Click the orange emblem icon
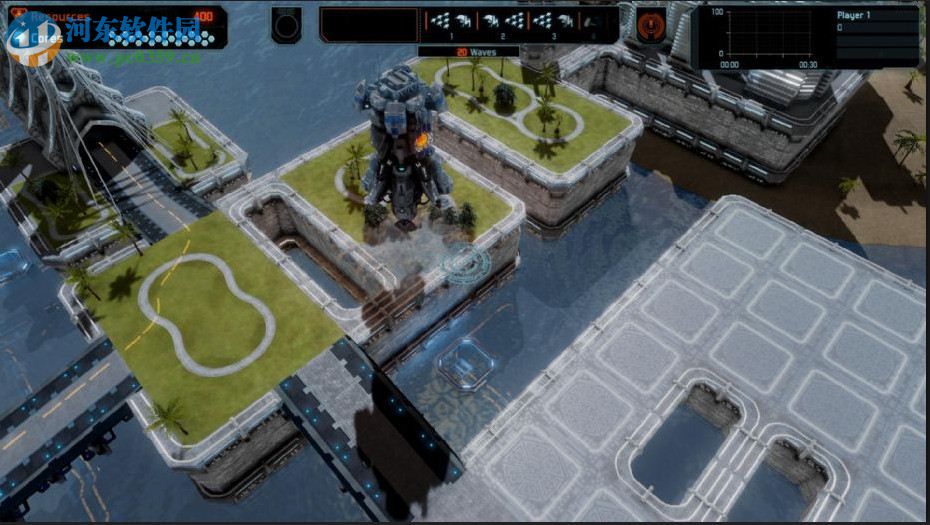 tap(651, 24)
